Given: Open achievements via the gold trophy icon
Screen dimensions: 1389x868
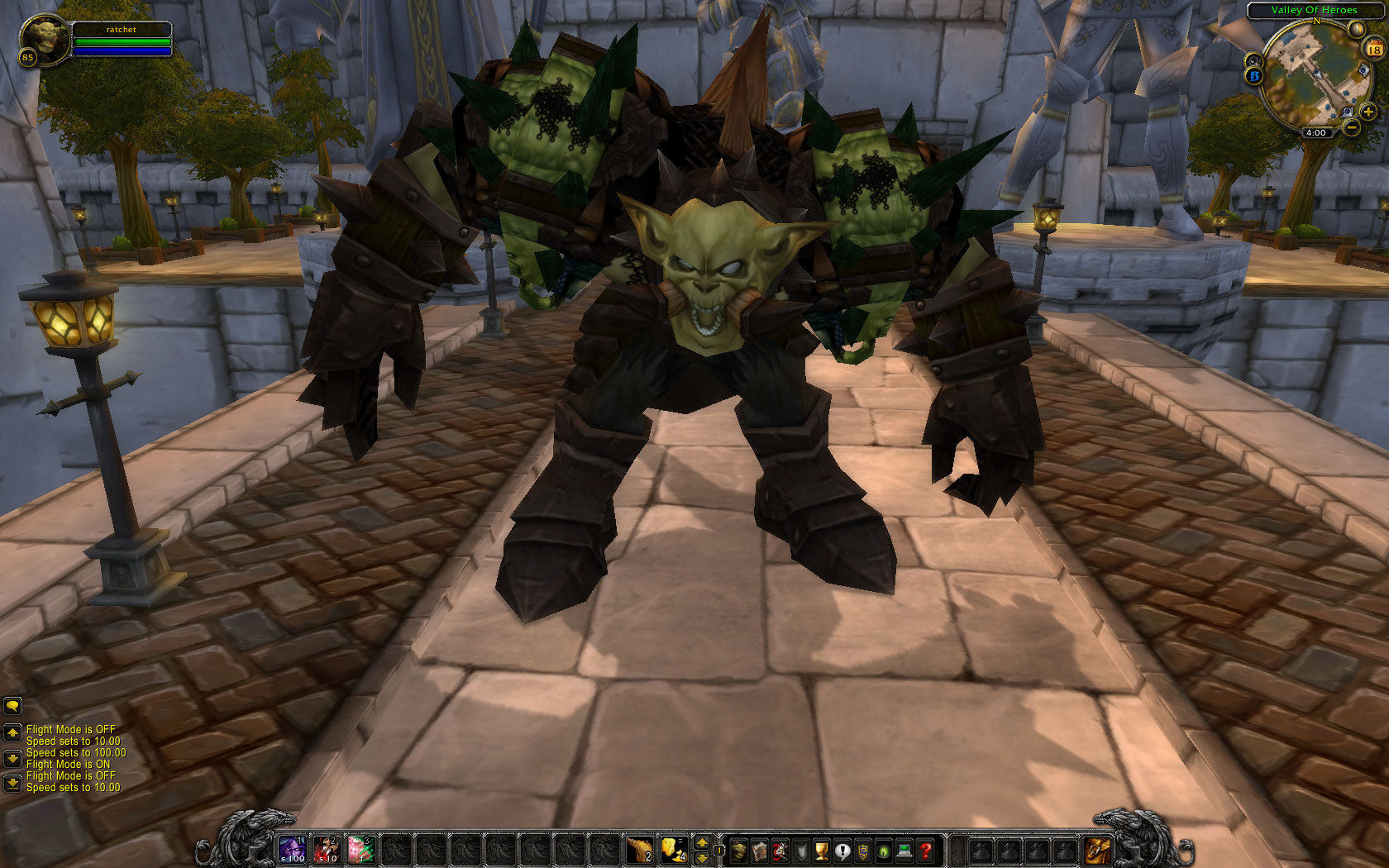Looking at the screenshot, I should [822, 851].
